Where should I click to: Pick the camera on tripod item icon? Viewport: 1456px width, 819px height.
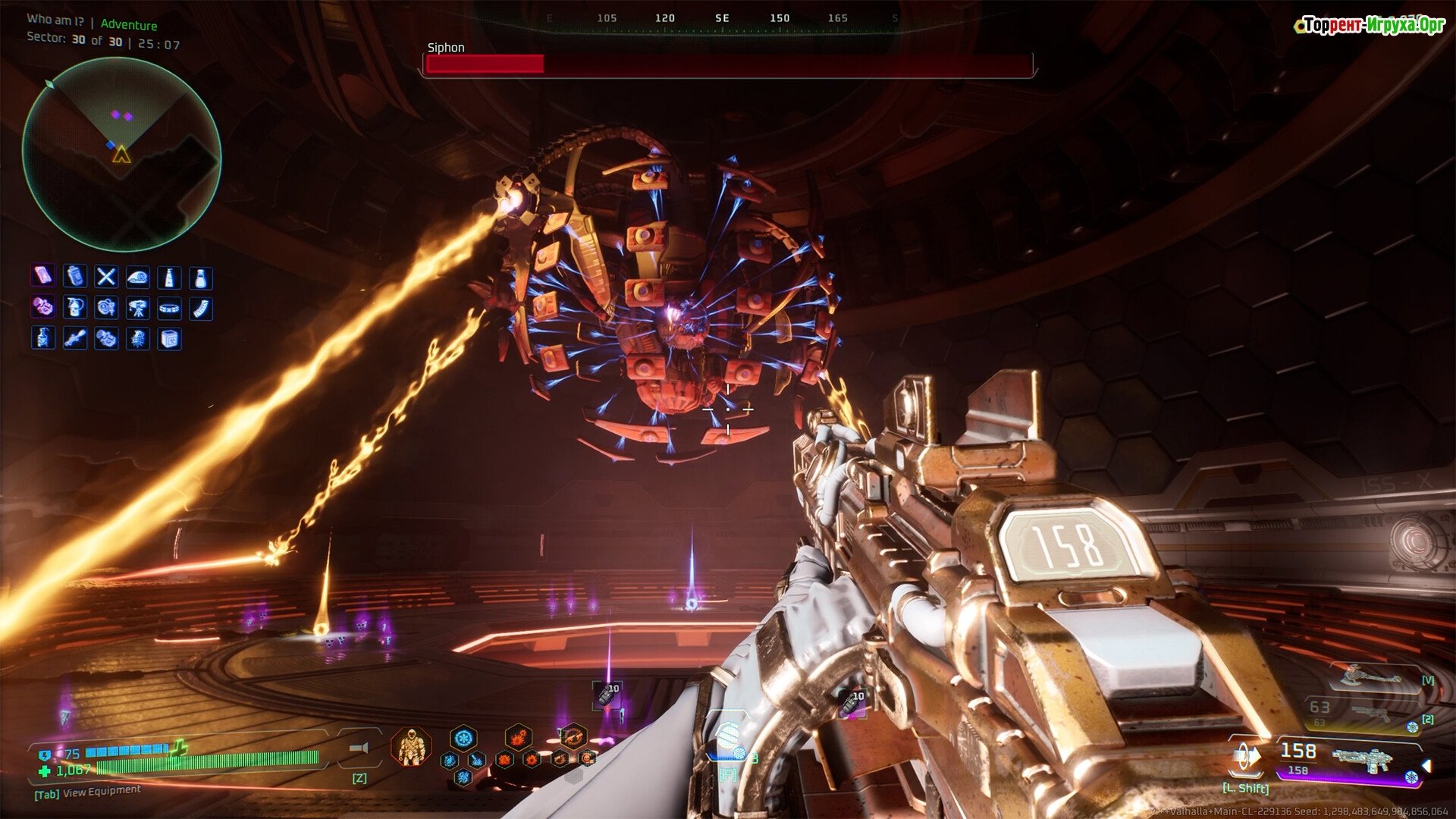[x=137, y=308]
